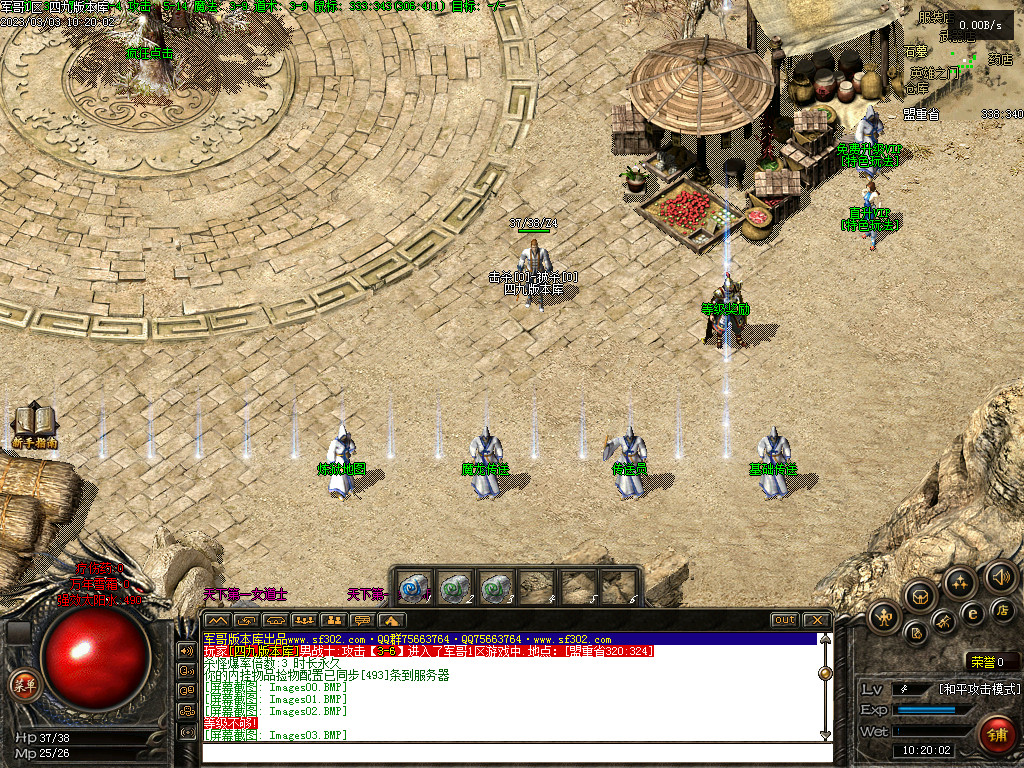Click the round 'e' button
Screen dimensions: 1024x768
point(971,614)
